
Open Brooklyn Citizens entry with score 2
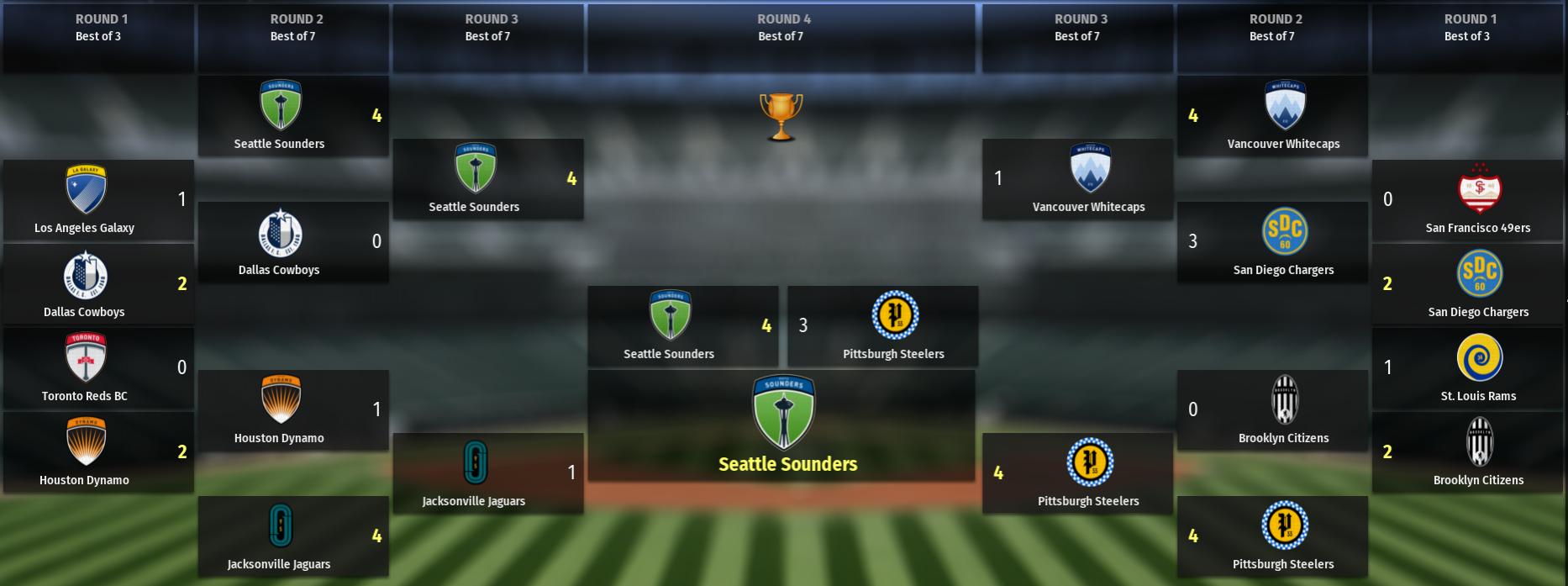[1467, 452]
